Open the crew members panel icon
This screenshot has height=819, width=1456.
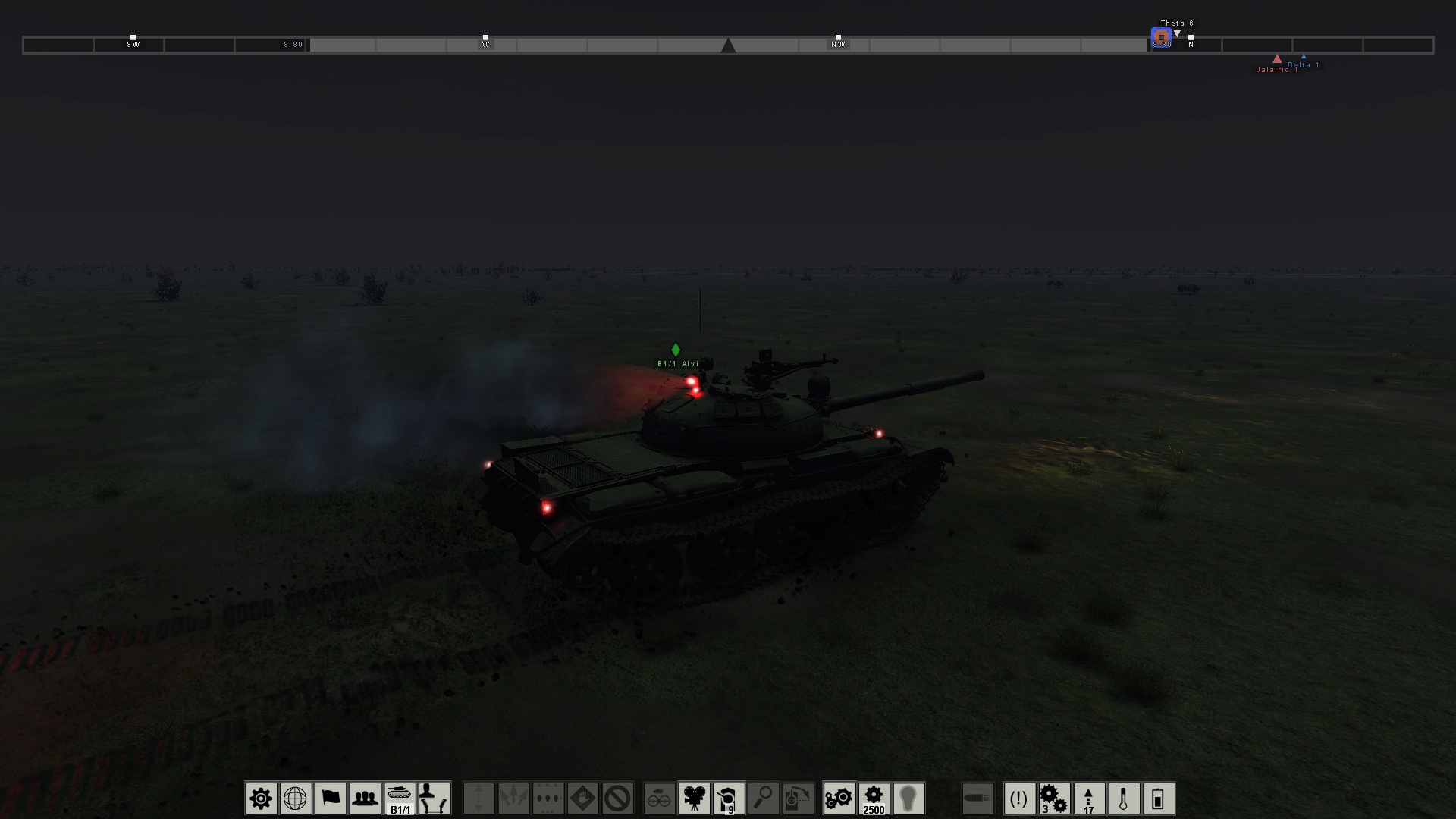(366, 798)
